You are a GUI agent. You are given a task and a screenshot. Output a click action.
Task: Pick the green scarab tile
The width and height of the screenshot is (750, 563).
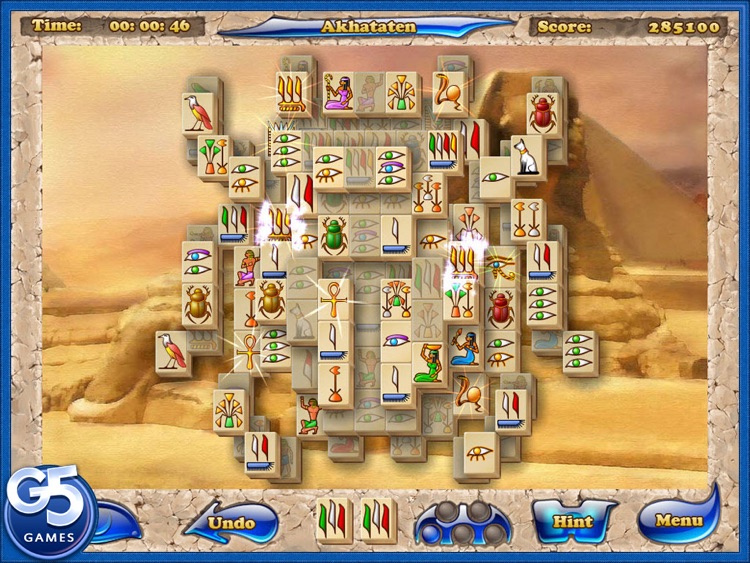pyautogui.click(x=334, y=236)
